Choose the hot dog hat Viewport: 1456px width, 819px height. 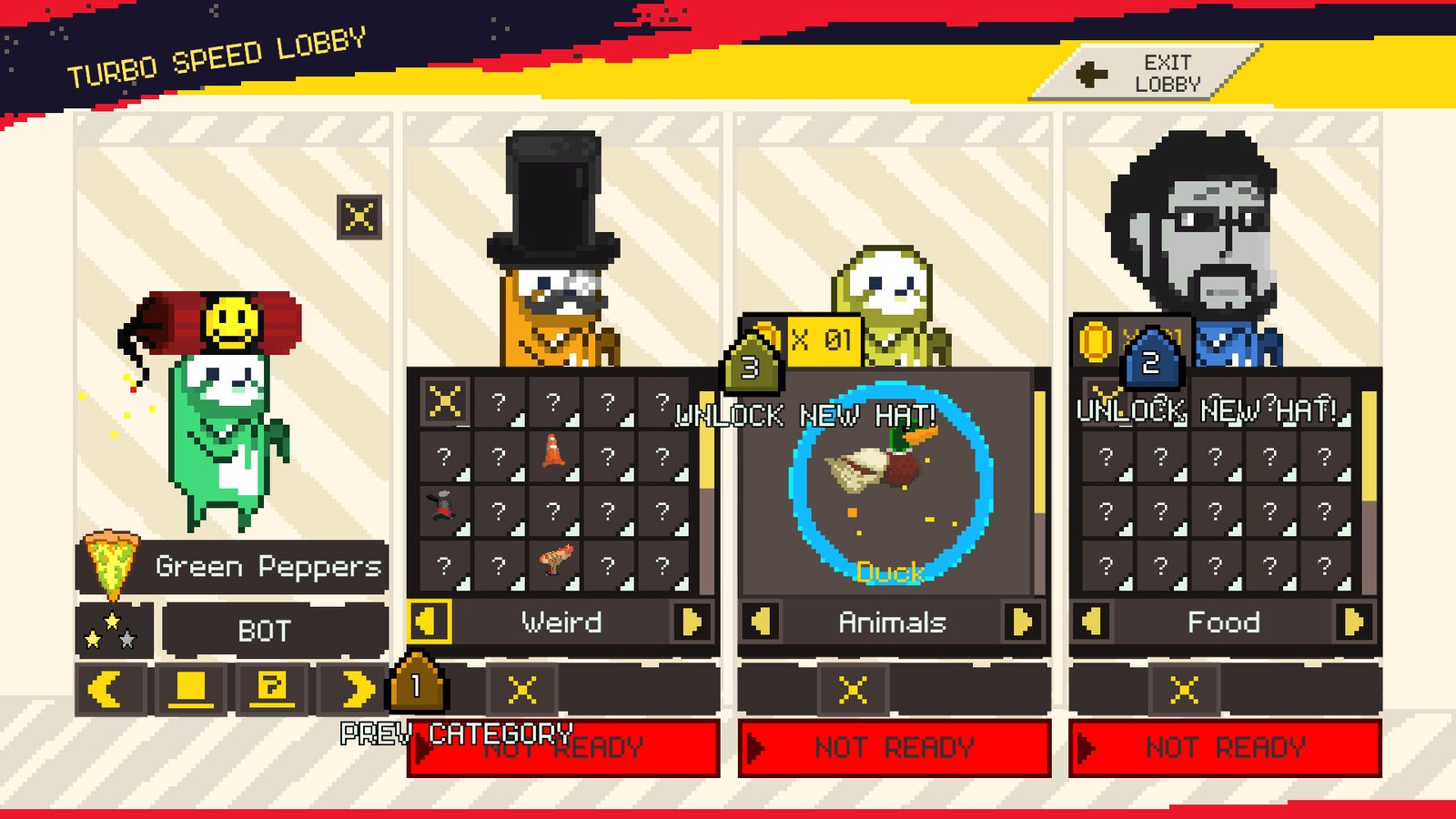tap(554, 561)
